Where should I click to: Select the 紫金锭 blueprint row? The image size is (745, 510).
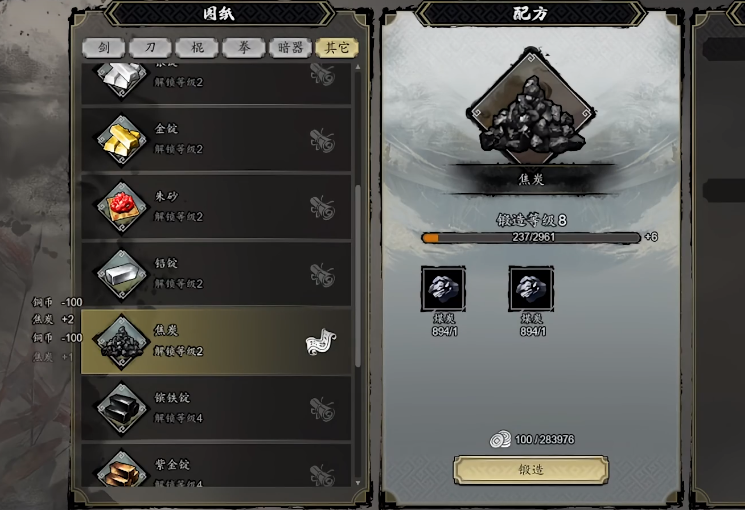(215, 471)
